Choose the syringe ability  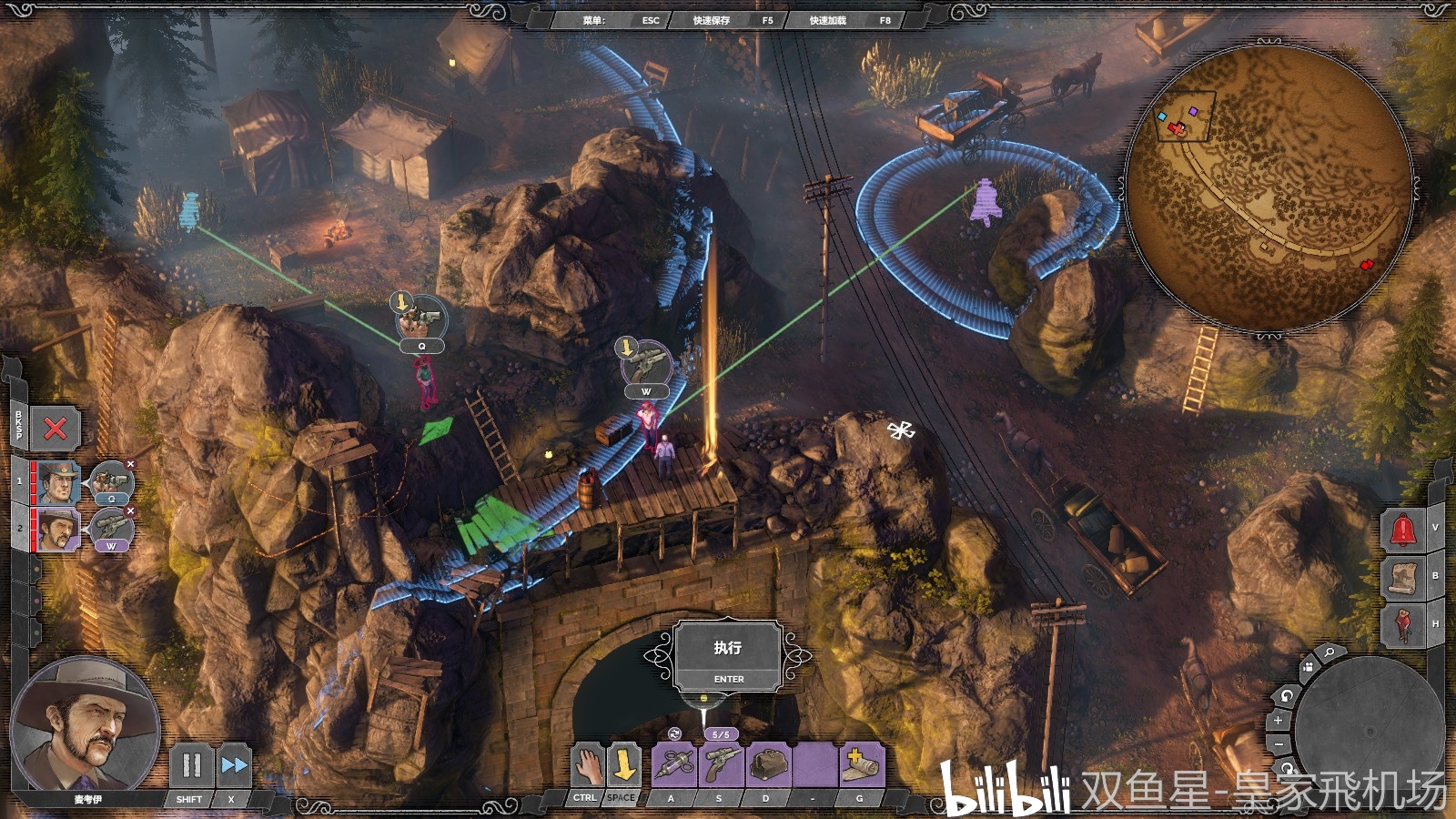pos(674,765)
